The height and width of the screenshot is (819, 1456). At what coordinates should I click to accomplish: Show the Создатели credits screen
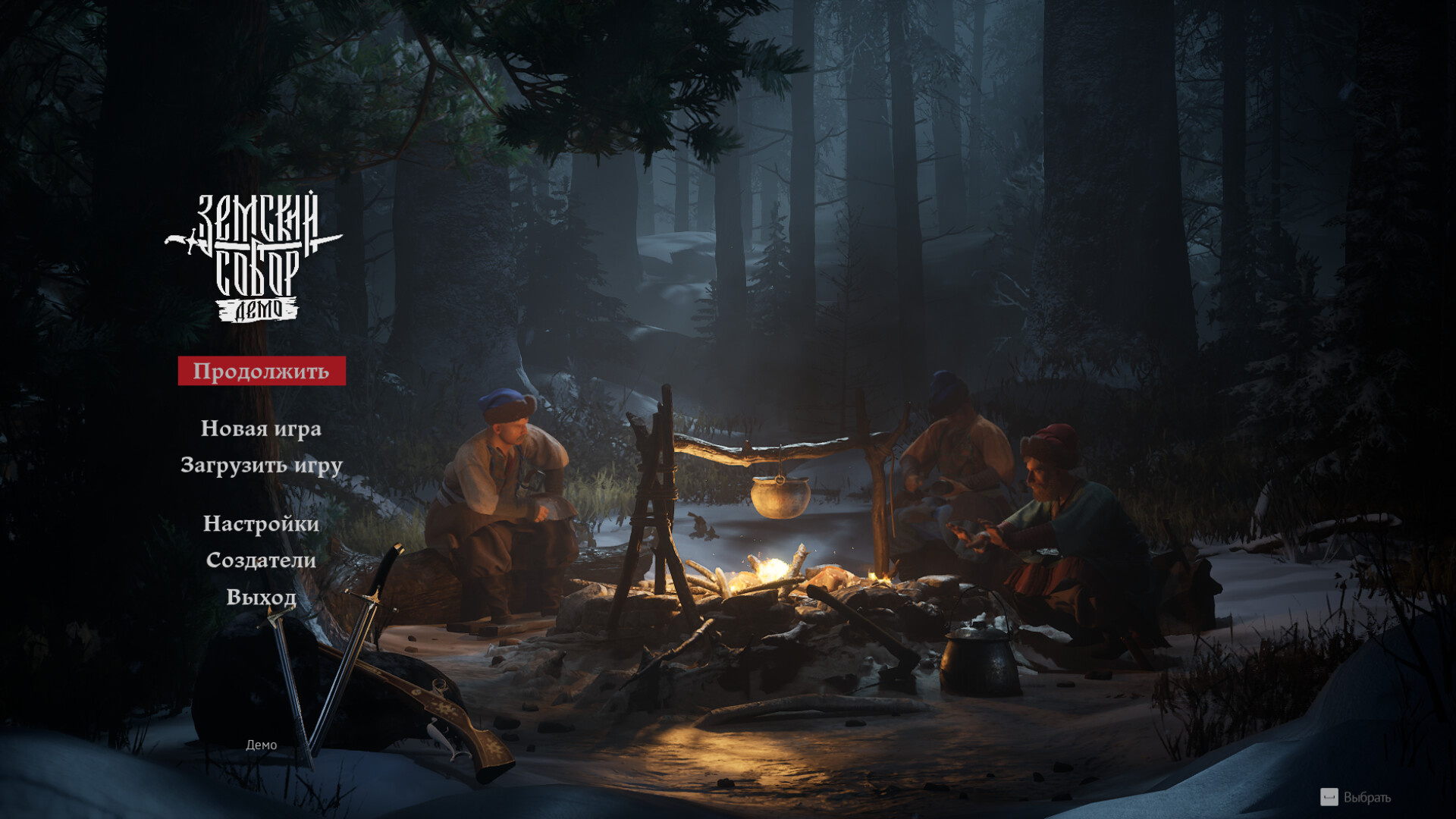tap(261, 560)
